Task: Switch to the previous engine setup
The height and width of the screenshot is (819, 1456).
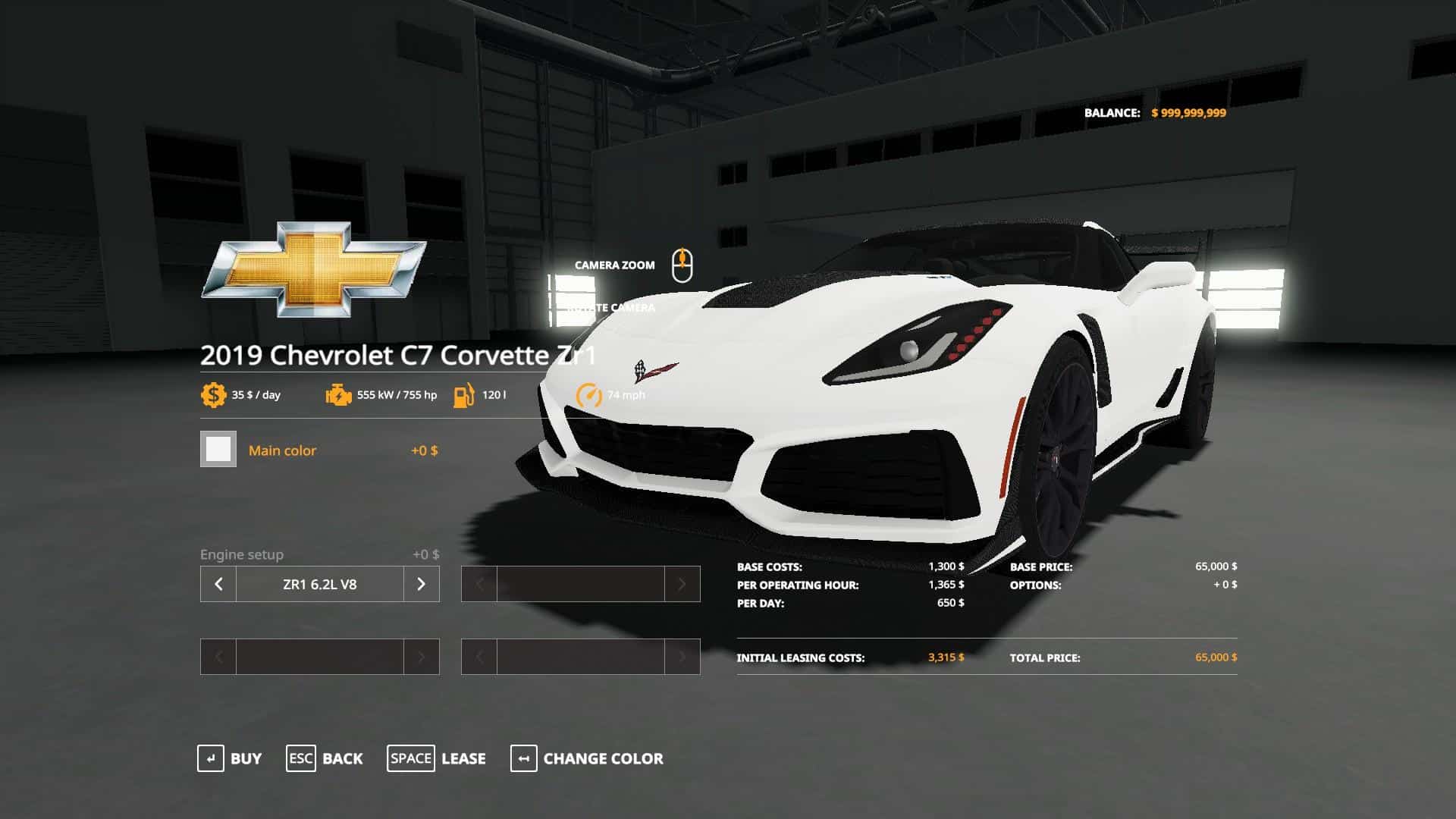Action: 218,584
